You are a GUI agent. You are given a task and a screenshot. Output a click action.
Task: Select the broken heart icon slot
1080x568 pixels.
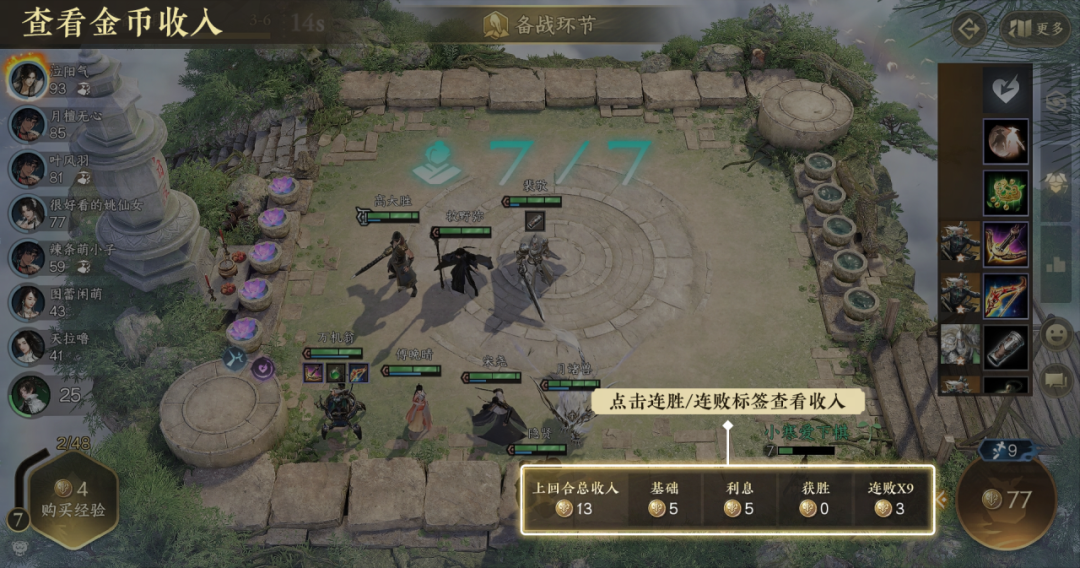coord(1006,90)
